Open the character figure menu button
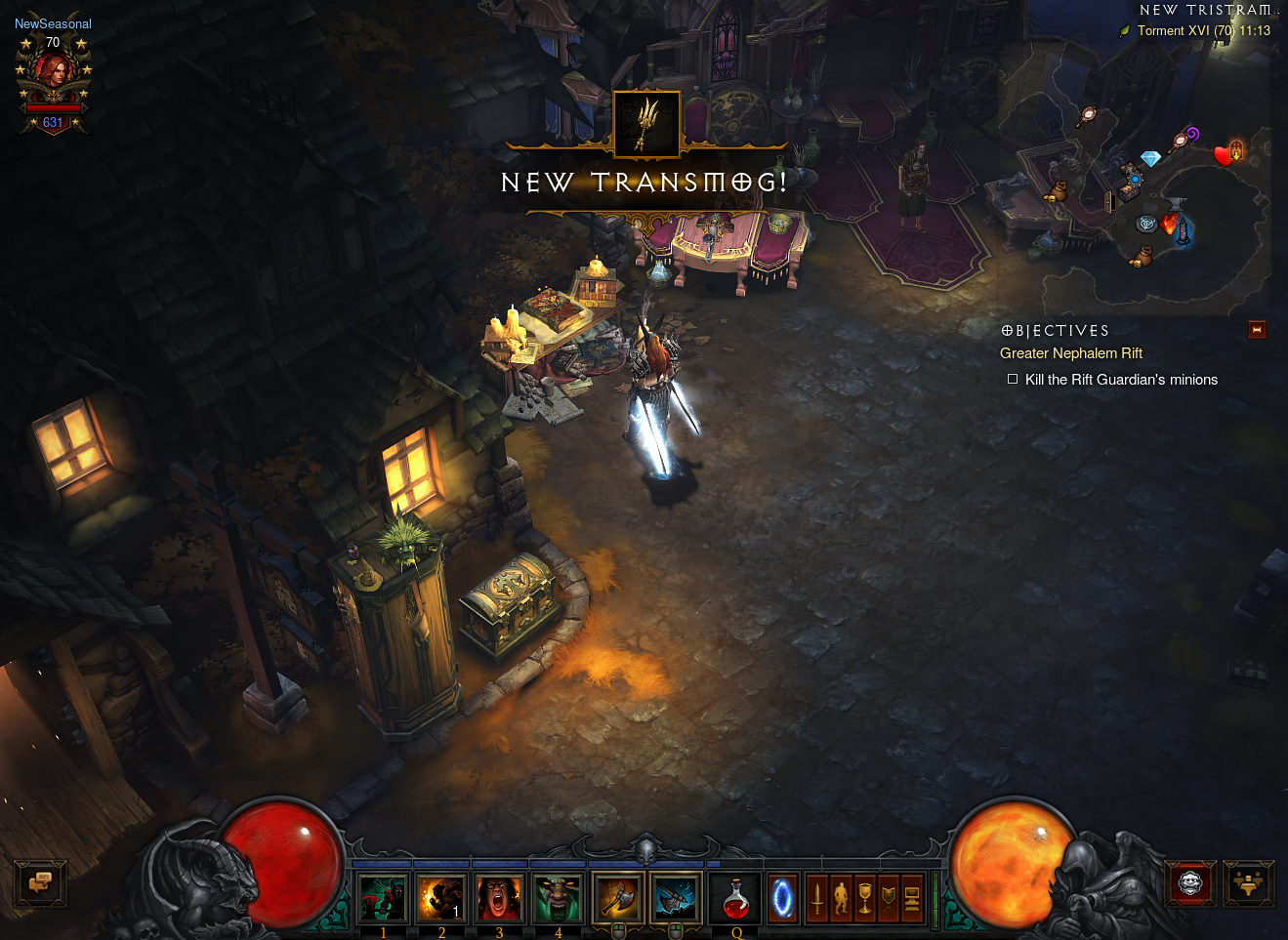Screen dimensions: 1288x940 [x=842, y=898]
